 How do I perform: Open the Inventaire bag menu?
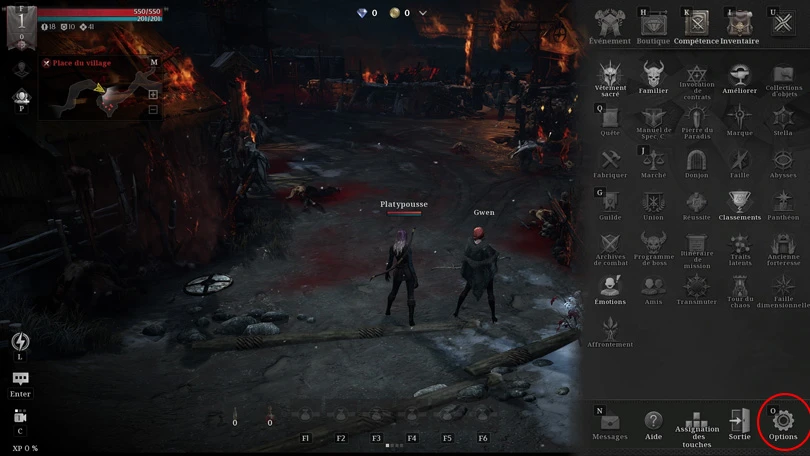click(739, 23)
